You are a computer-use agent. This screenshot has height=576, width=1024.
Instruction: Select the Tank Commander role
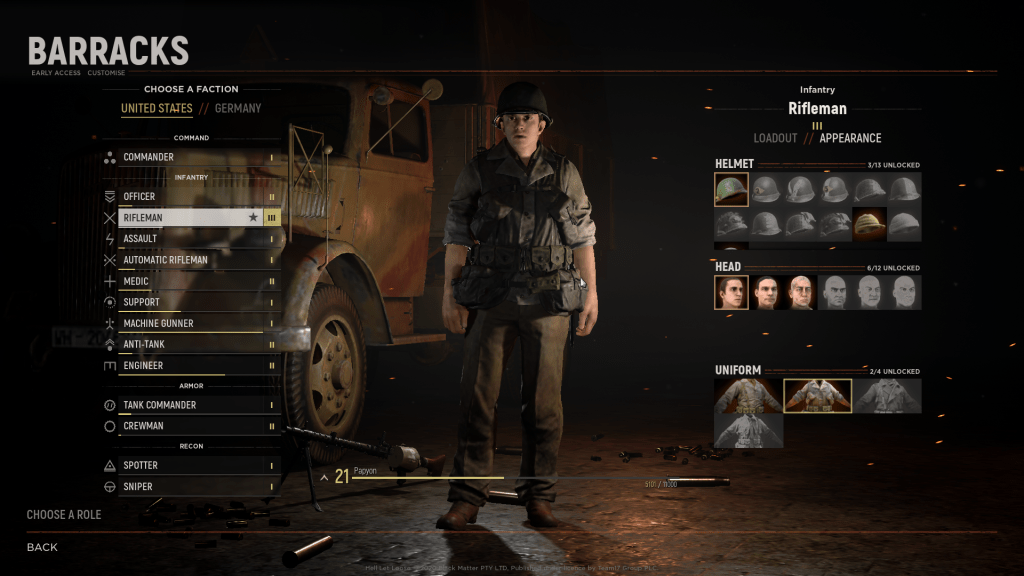[x=190, y=405]
